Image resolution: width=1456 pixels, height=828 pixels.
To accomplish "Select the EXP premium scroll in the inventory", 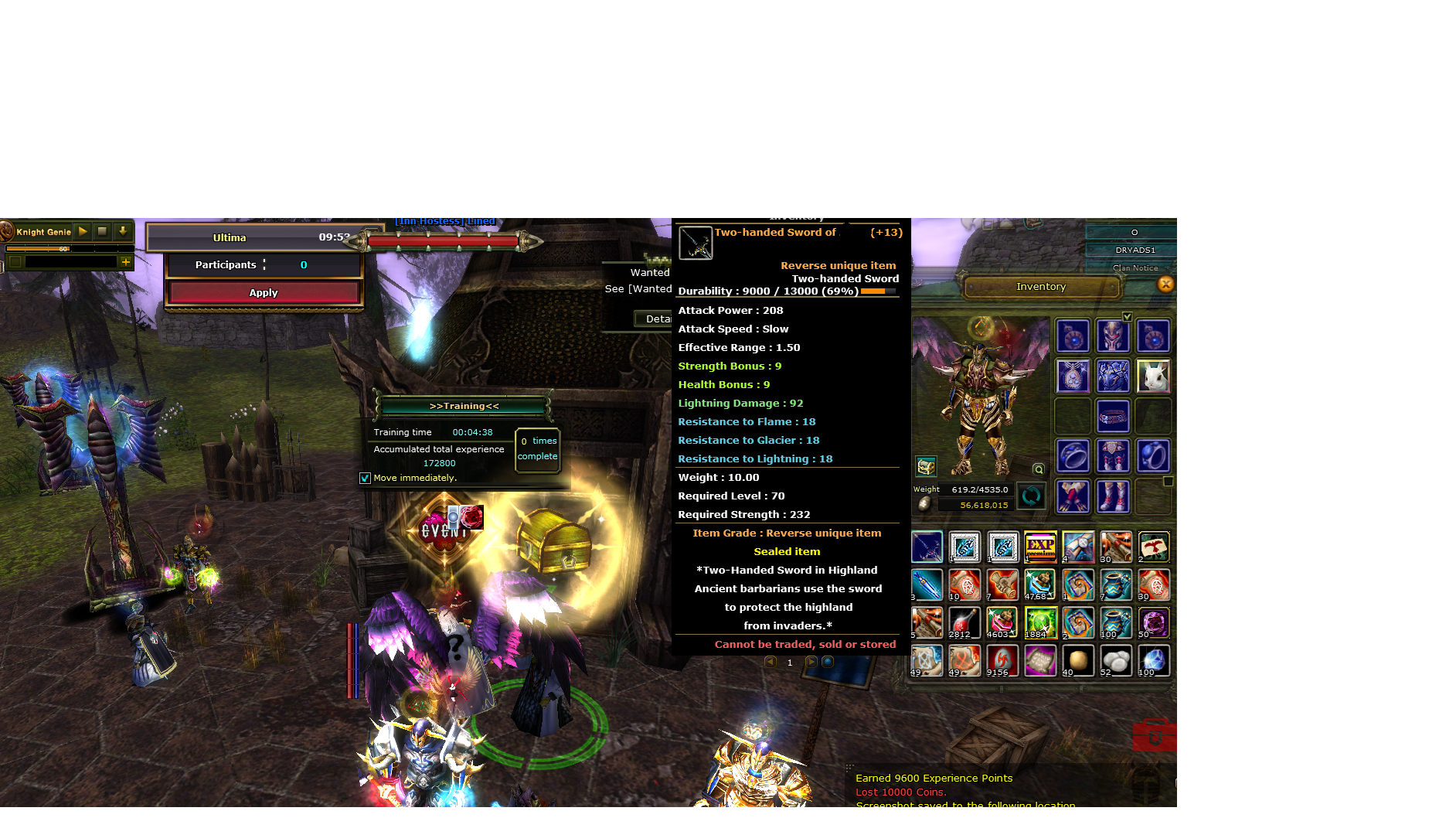I will (1039, 547).
